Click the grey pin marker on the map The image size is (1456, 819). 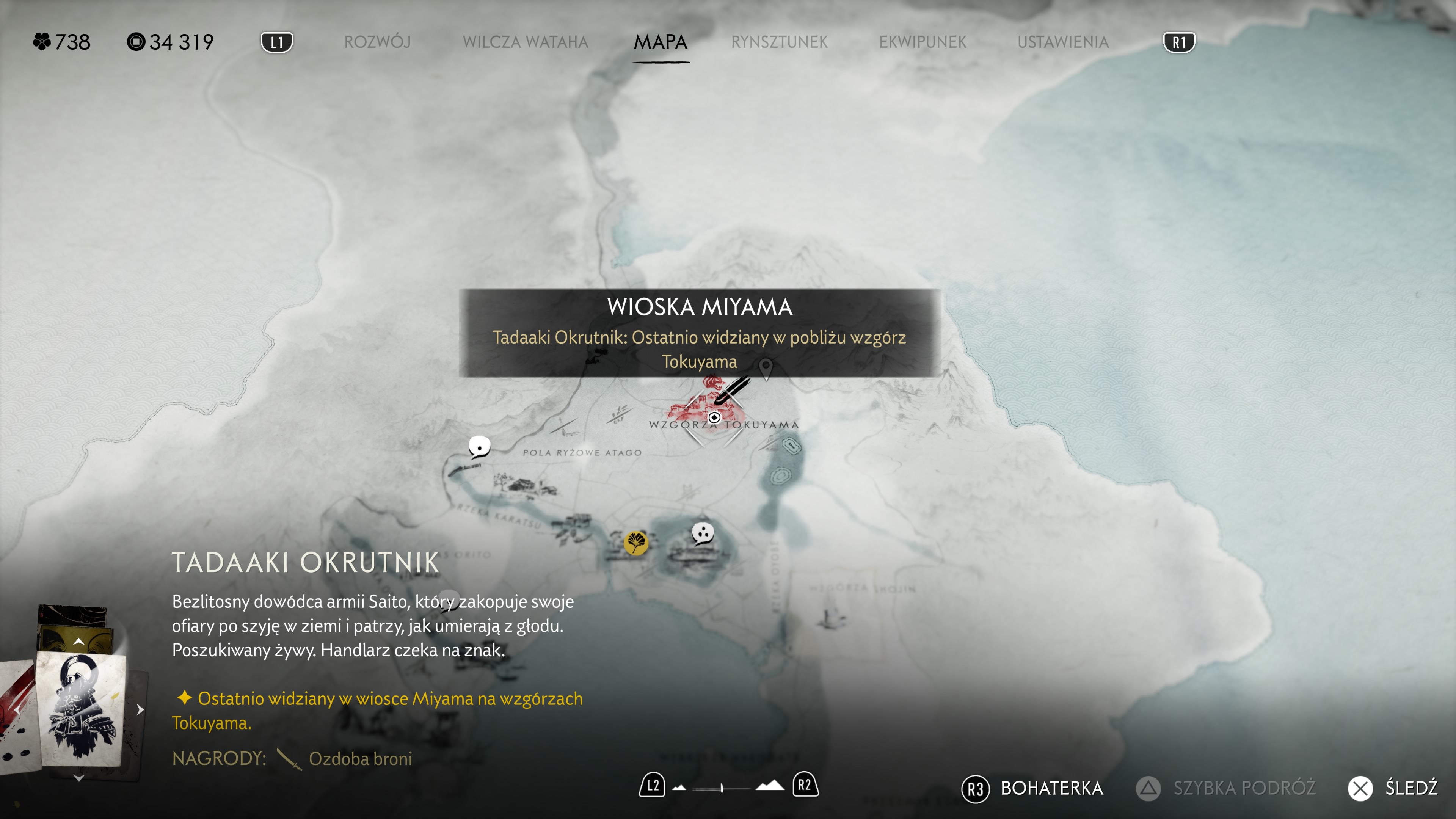[766, 369]
